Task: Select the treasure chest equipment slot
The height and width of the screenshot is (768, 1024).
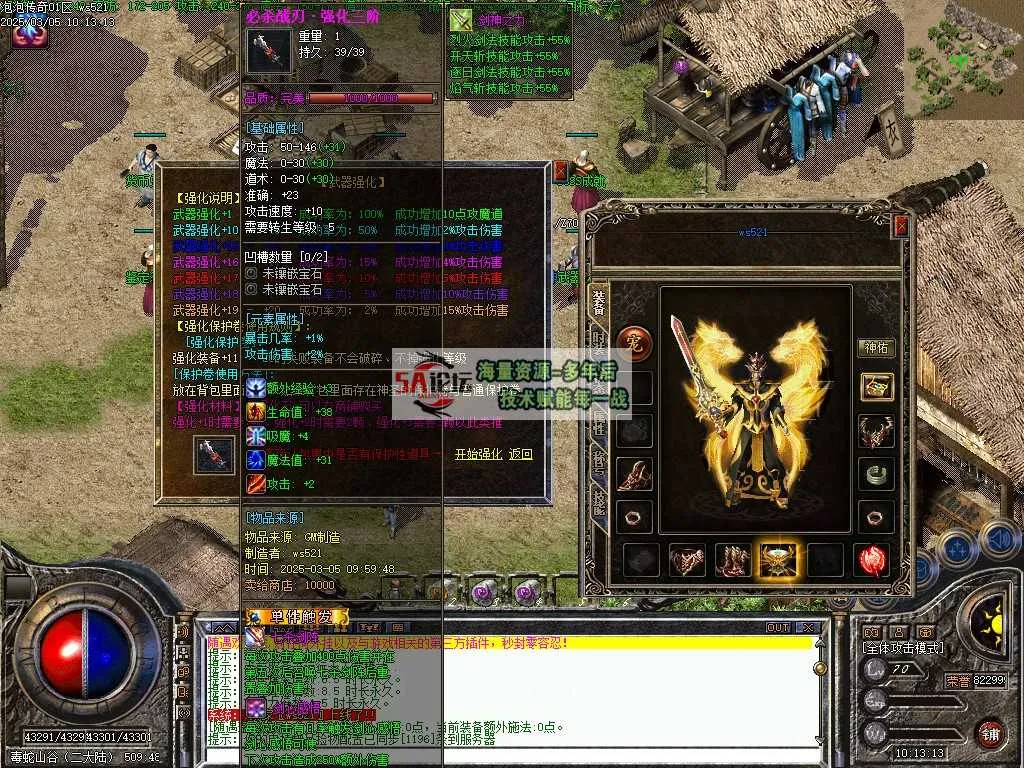Action: coord(876,388)
